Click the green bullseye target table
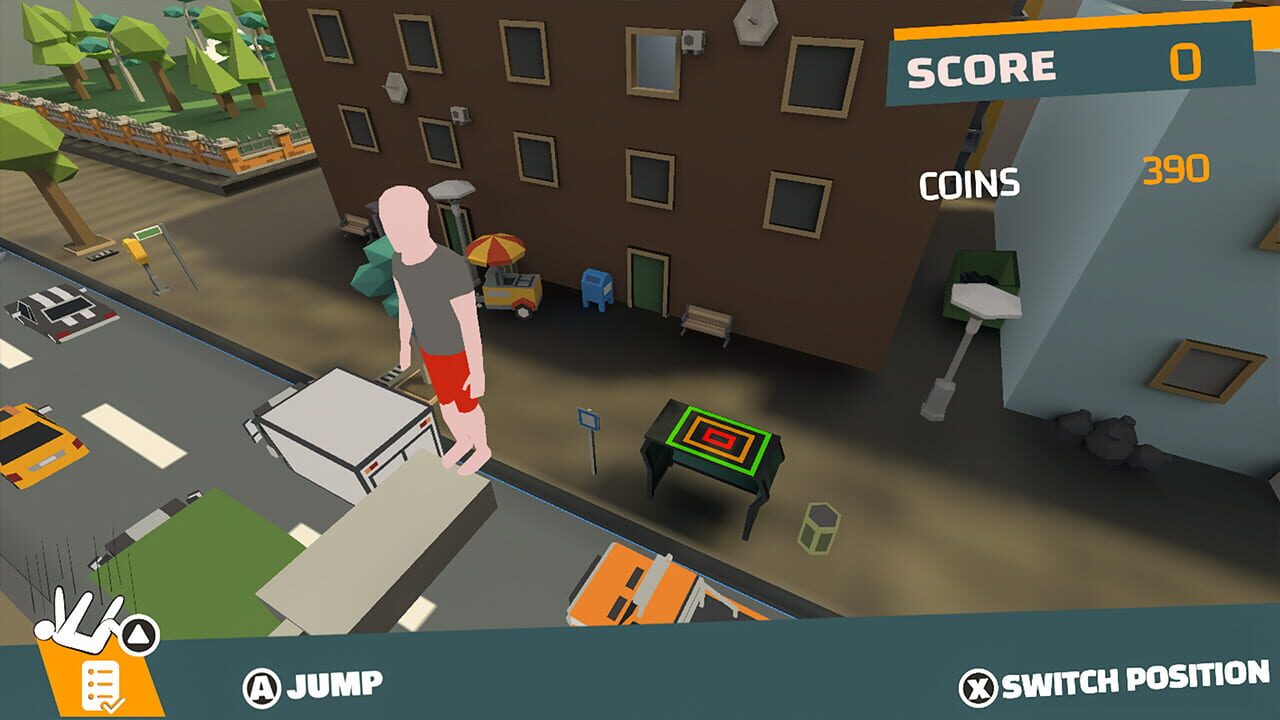The height and width of the screenshot is (720, 1280). click(716, 440)
